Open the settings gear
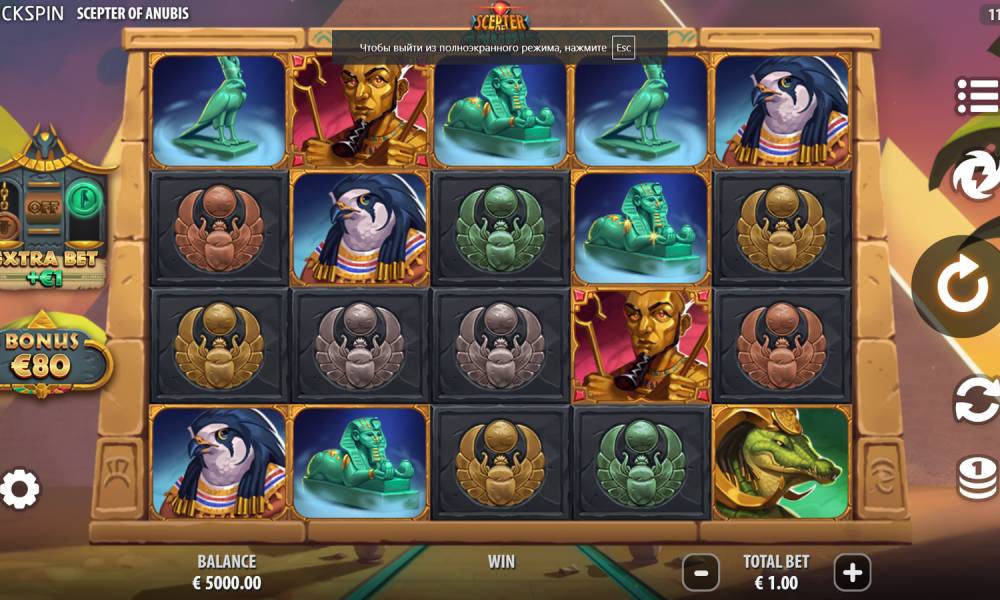 20,489
